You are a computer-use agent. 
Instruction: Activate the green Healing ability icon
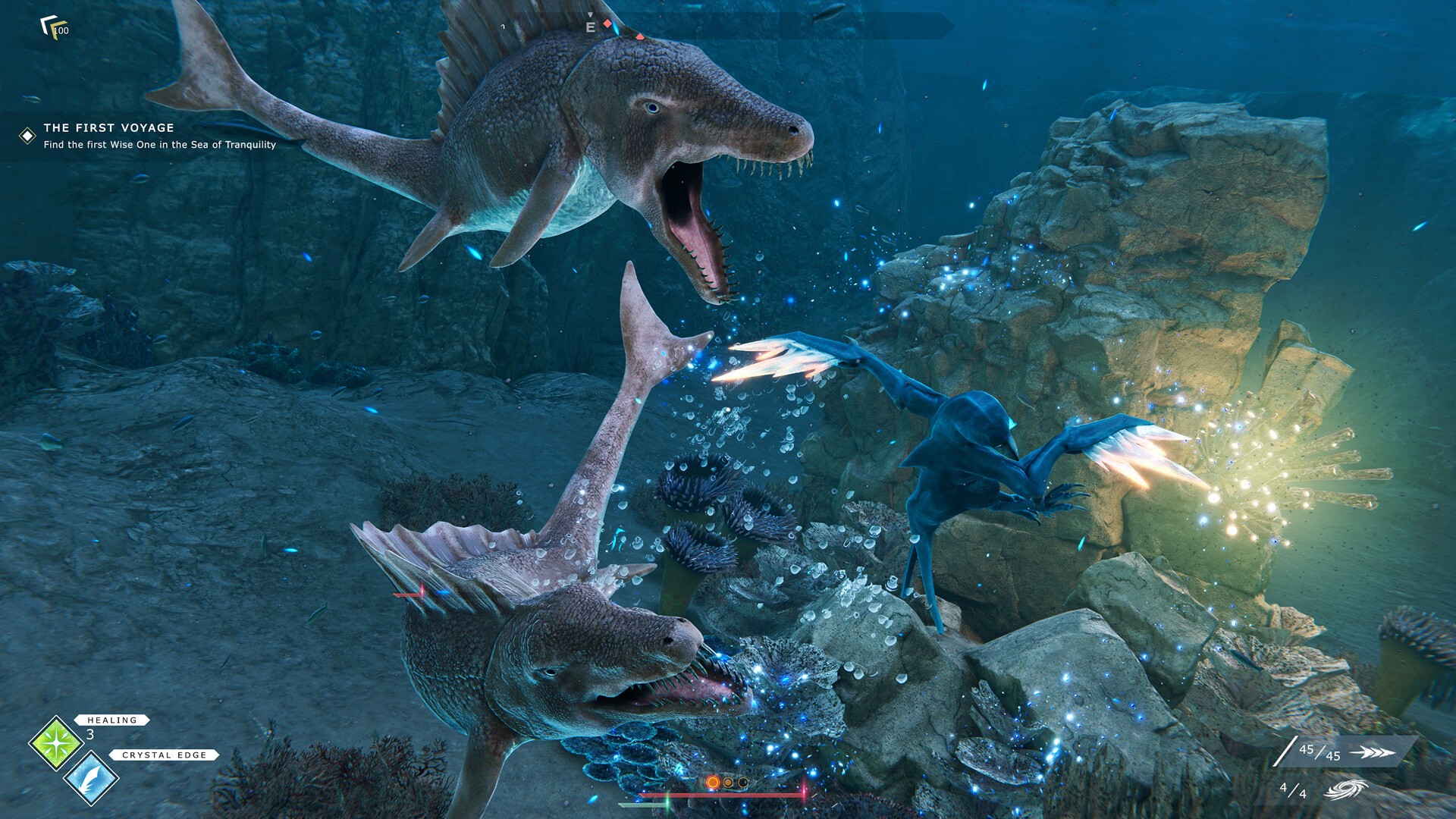click(x=55, y=743)
